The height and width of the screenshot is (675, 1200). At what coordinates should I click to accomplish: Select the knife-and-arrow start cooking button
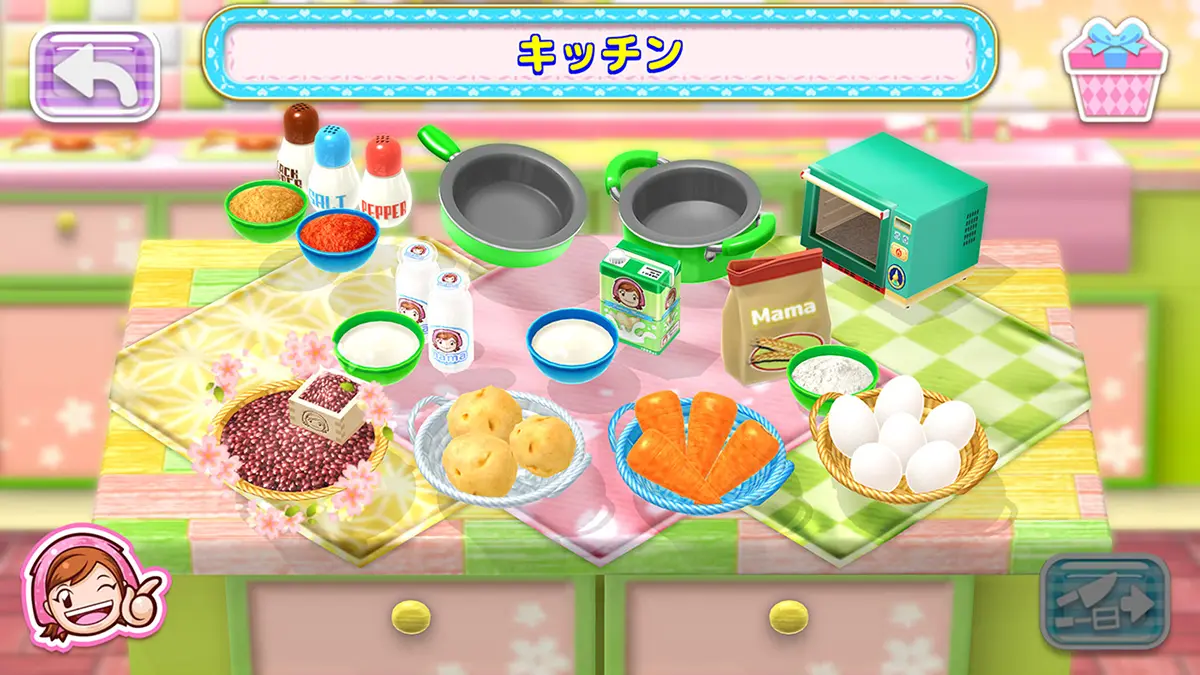[1104, 602]
